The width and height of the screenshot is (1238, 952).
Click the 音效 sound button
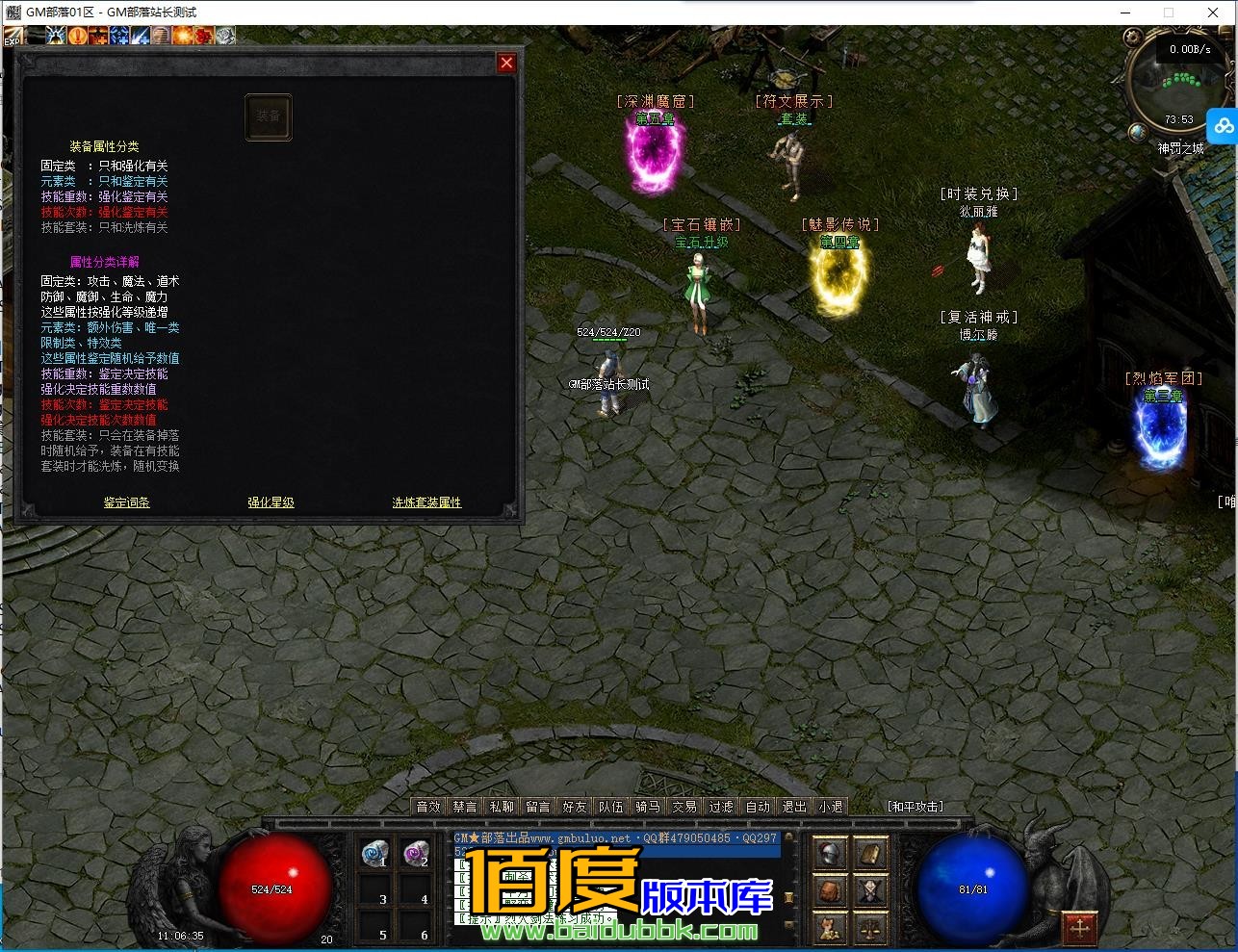click(x=428, y=807)
